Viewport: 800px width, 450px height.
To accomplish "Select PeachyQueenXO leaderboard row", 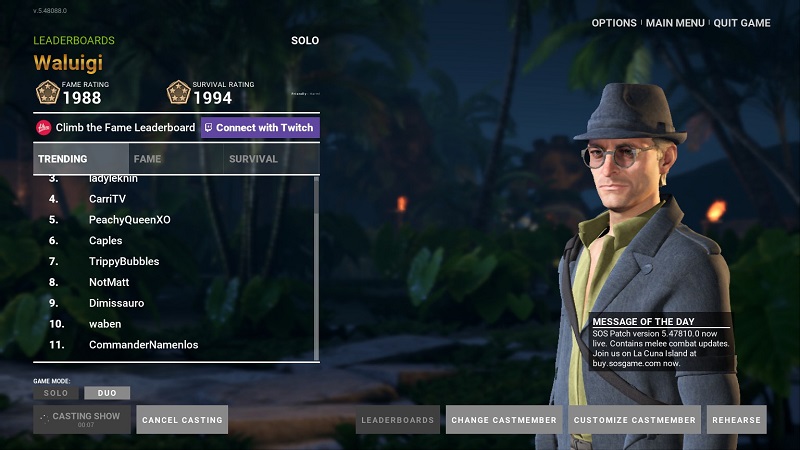I will pyautogui.click(x=130, y=220).
